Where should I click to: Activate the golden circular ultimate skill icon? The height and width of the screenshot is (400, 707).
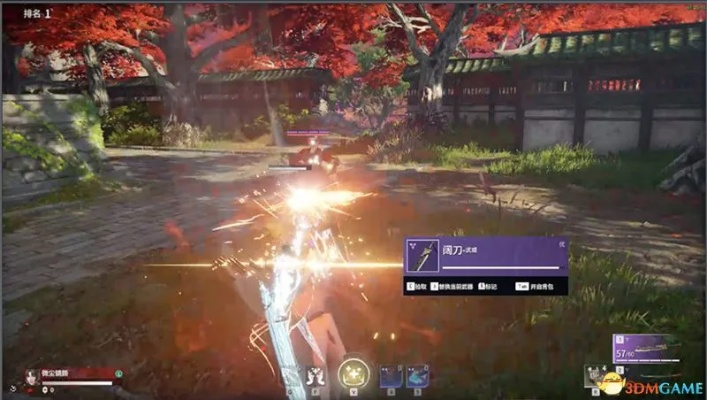pyautogui.click(x=352, y=374)
